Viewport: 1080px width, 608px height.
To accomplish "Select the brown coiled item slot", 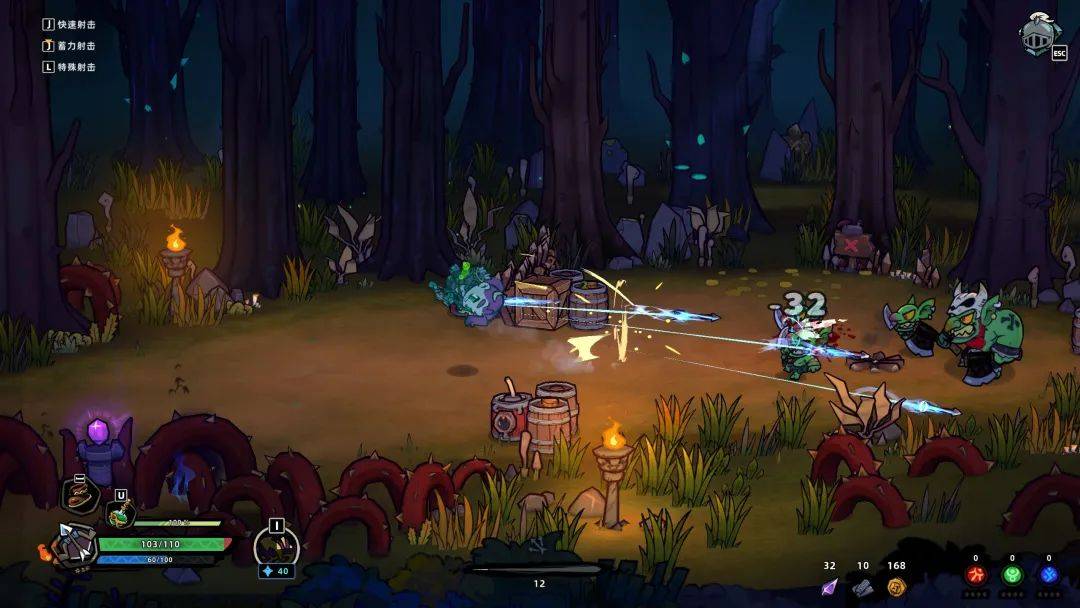I will click(x=80, y=495).
